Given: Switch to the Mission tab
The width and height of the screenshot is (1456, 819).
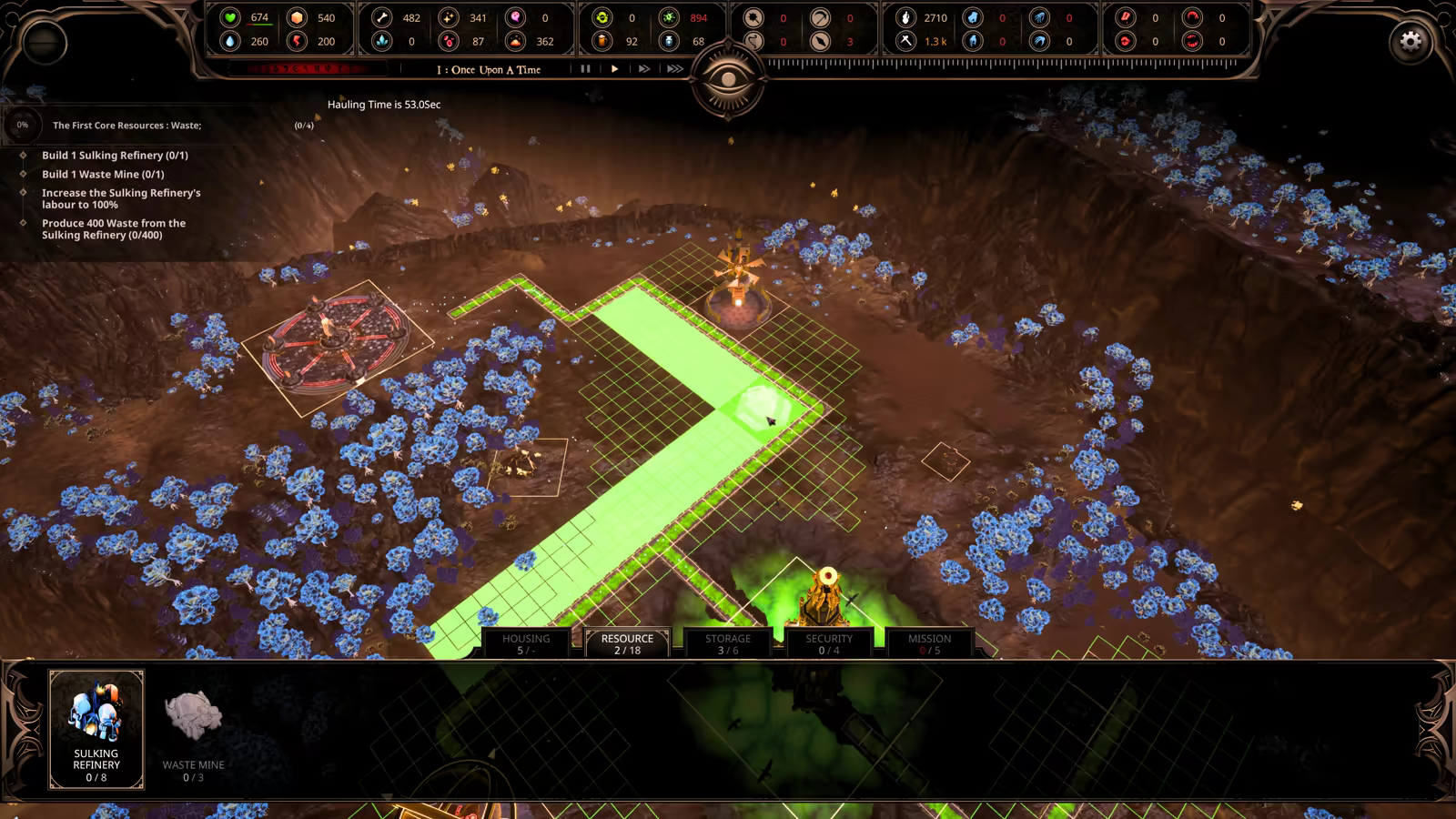Looking at the screenshot, I should pyautogui.click(x=929, y=643).
